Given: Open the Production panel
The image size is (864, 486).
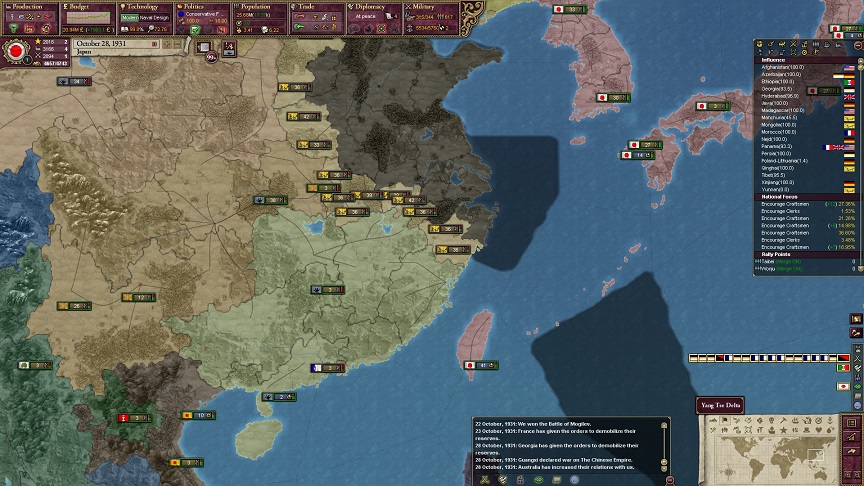Looking at the screenshot, I should click(29, 7).
